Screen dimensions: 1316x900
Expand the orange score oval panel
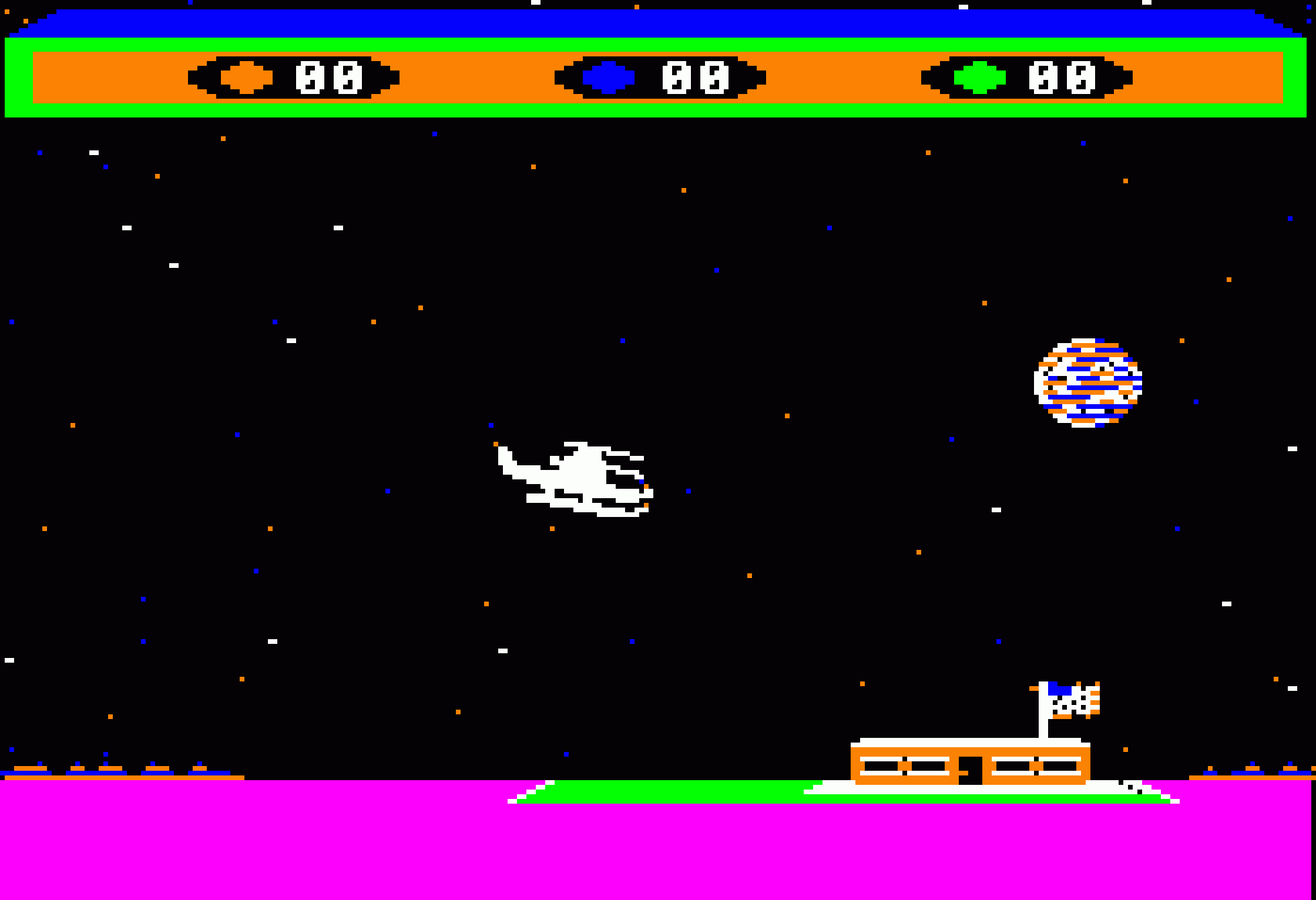(294, 76)
